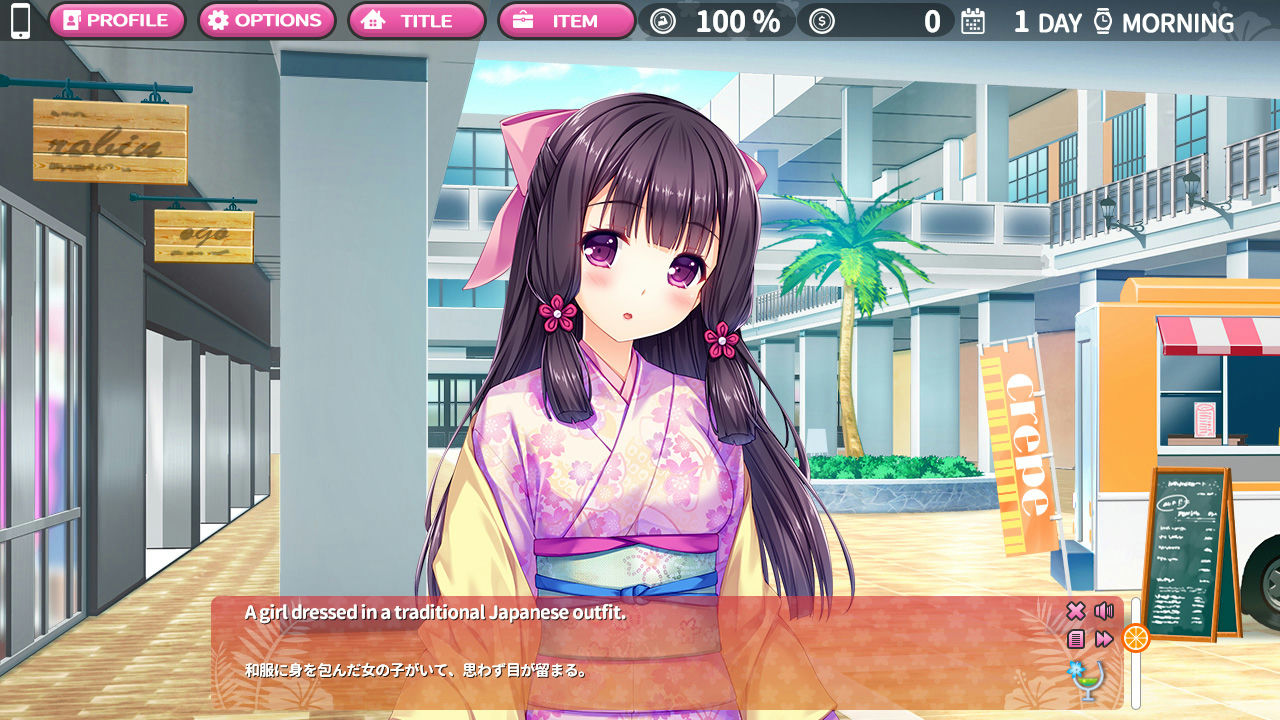This screenshot has width=1280, height=720.
Task: Click the ID badge icon on PROFILE button
Action: (73, 19)
